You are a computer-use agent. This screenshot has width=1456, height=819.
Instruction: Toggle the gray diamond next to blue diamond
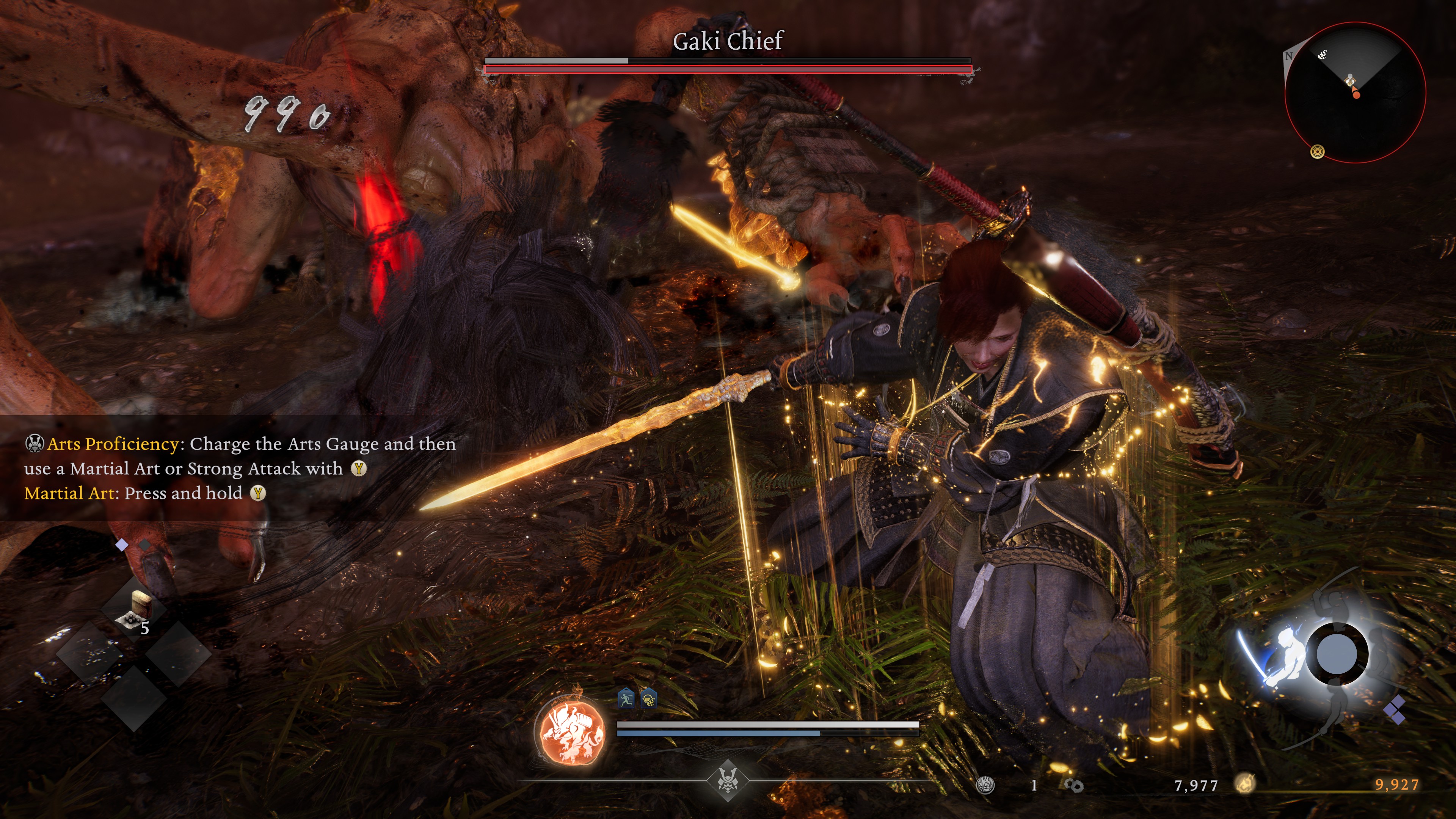point(144,546)
